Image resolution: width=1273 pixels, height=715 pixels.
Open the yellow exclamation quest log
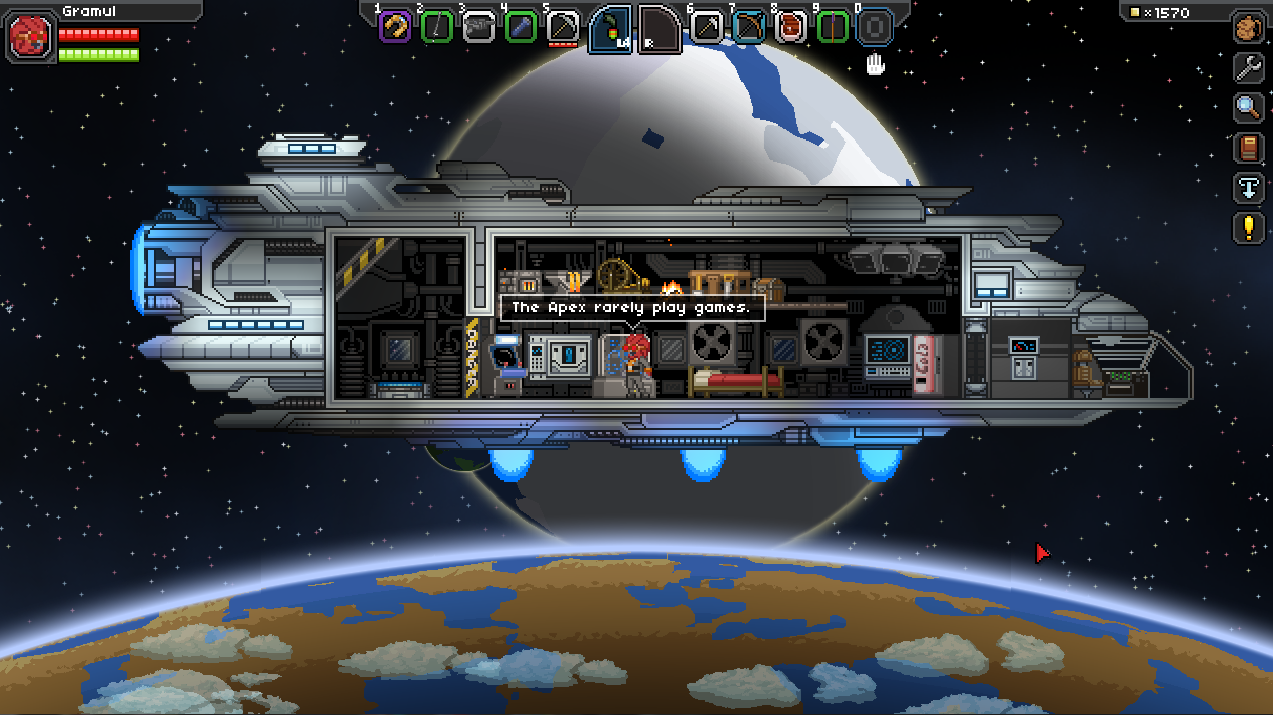(1248, 228)
